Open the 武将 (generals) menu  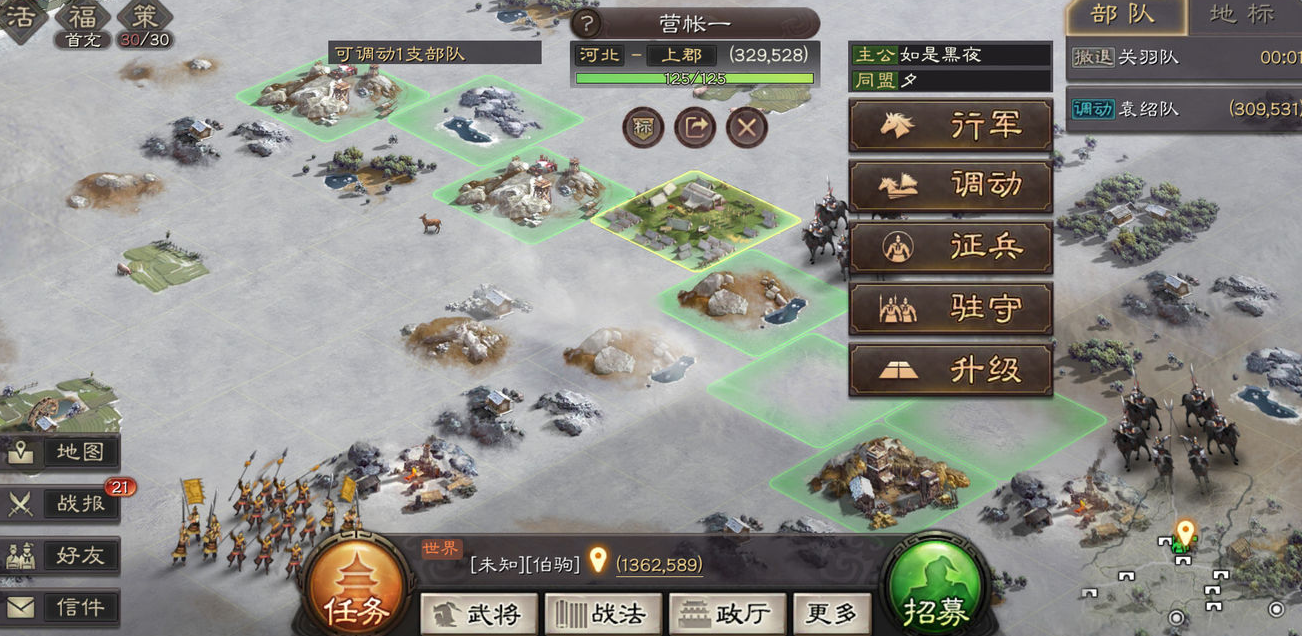coord(478,614)
